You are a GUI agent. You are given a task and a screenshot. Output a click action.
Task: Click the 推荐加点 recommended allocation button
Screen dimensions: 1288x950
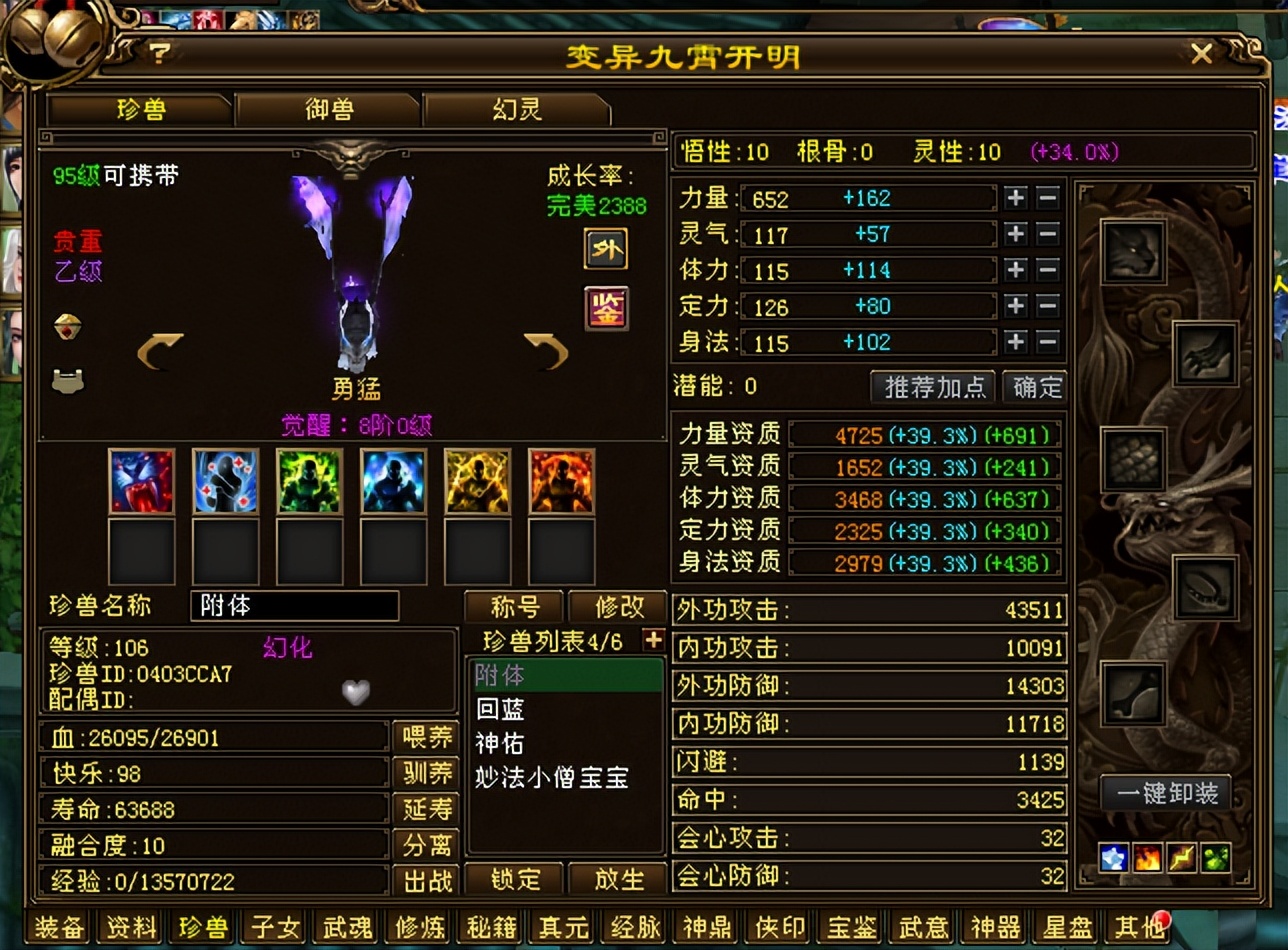pyautogui.click(x=932, y=388)
